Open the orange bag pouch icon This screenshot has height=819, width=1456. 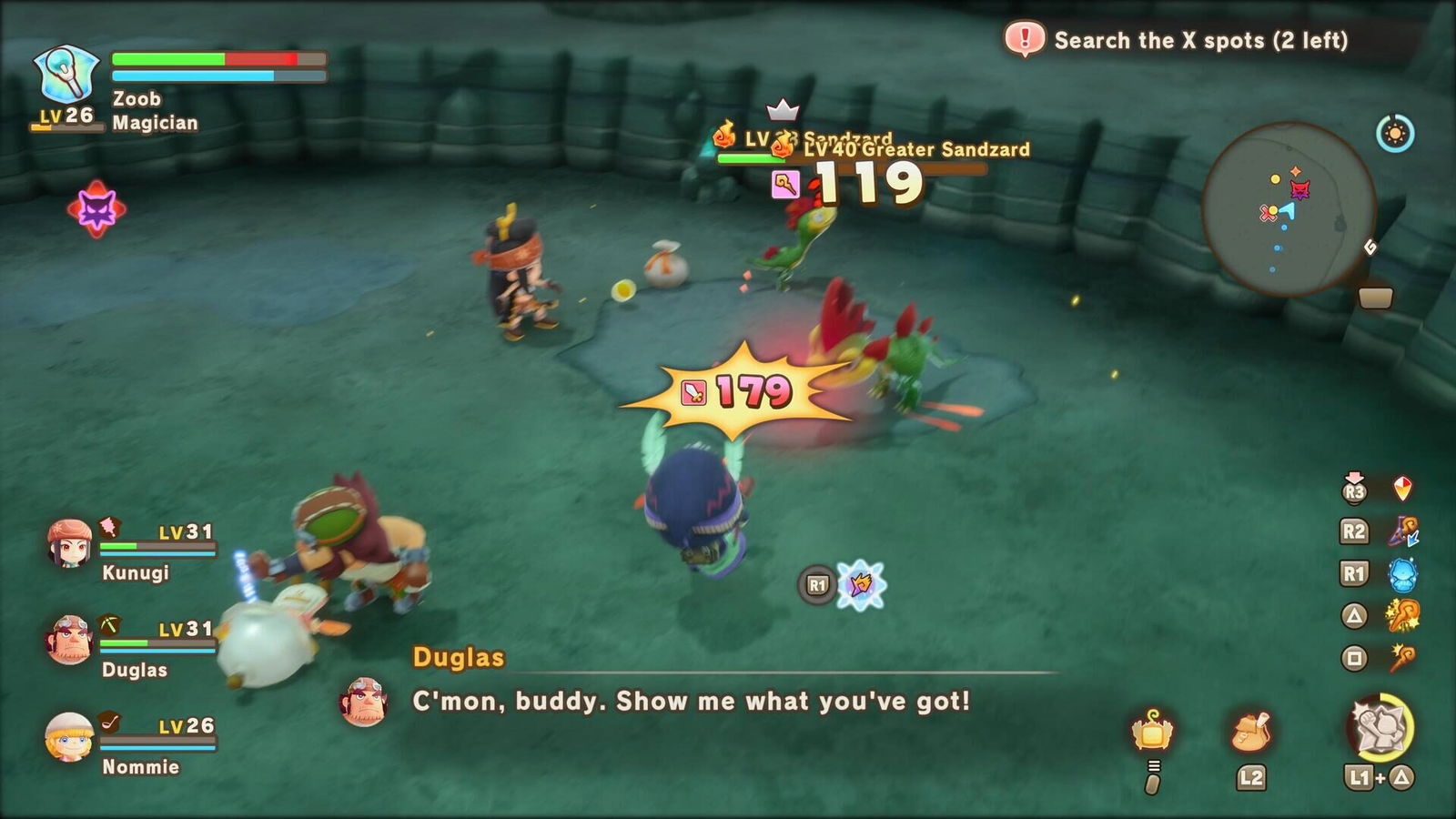pos(1251,732)
